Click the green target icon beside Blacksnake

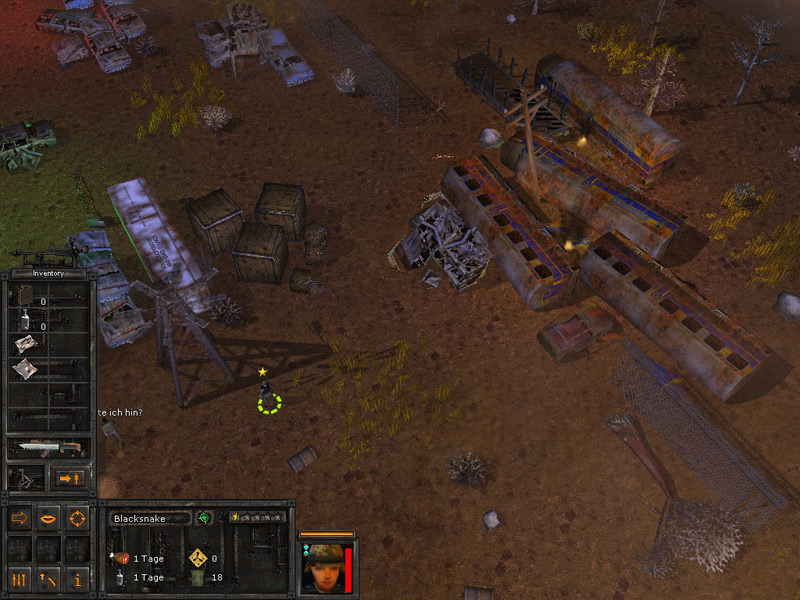tap(205, 518)
